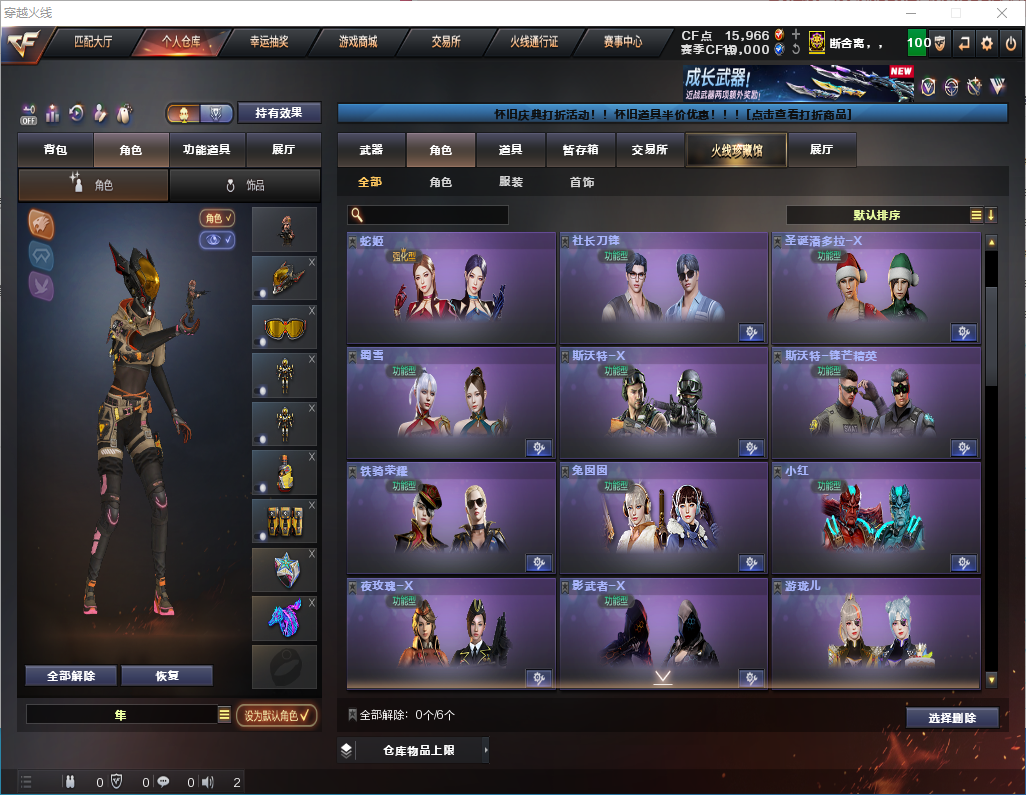Open the 火线珍藏馆 collection tab

(736, 150)
